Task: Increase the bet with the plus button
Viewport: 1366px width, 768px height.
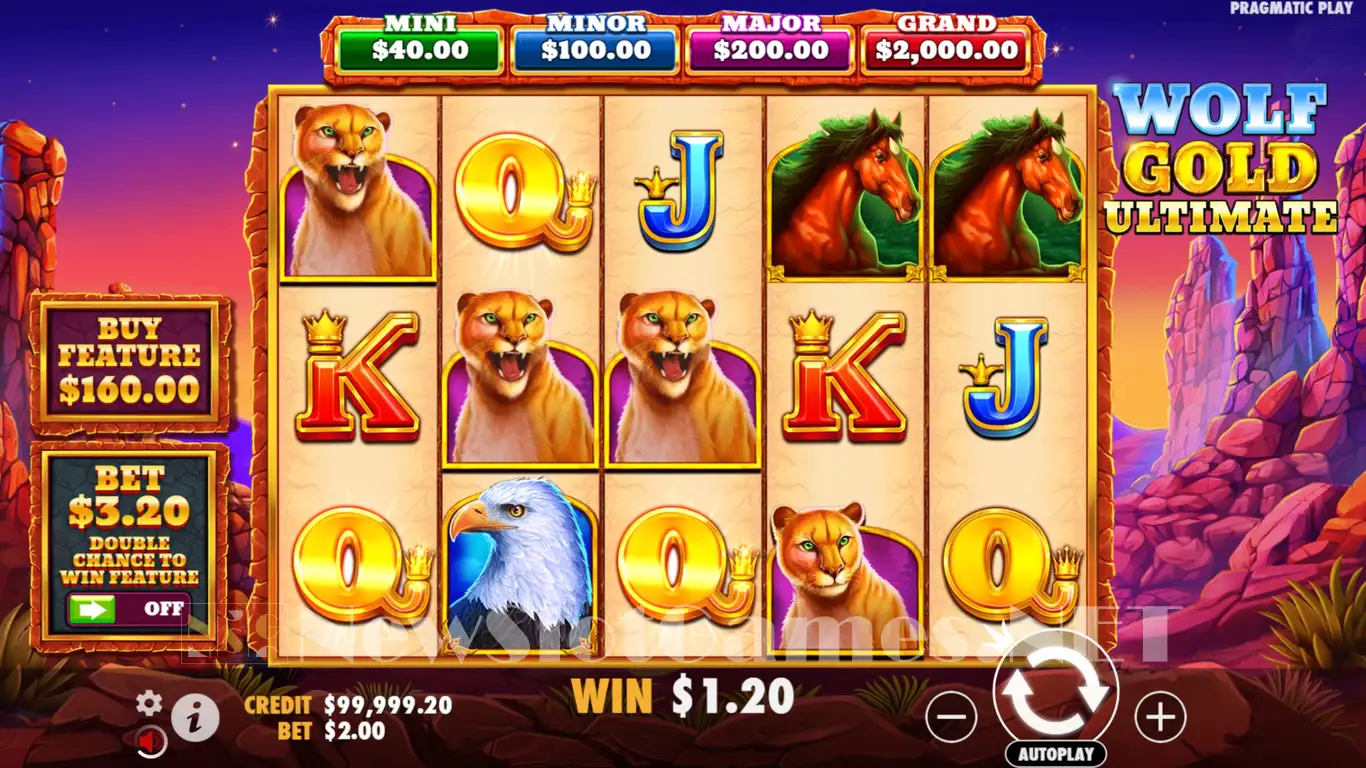Action: (x=1160, y=717)
